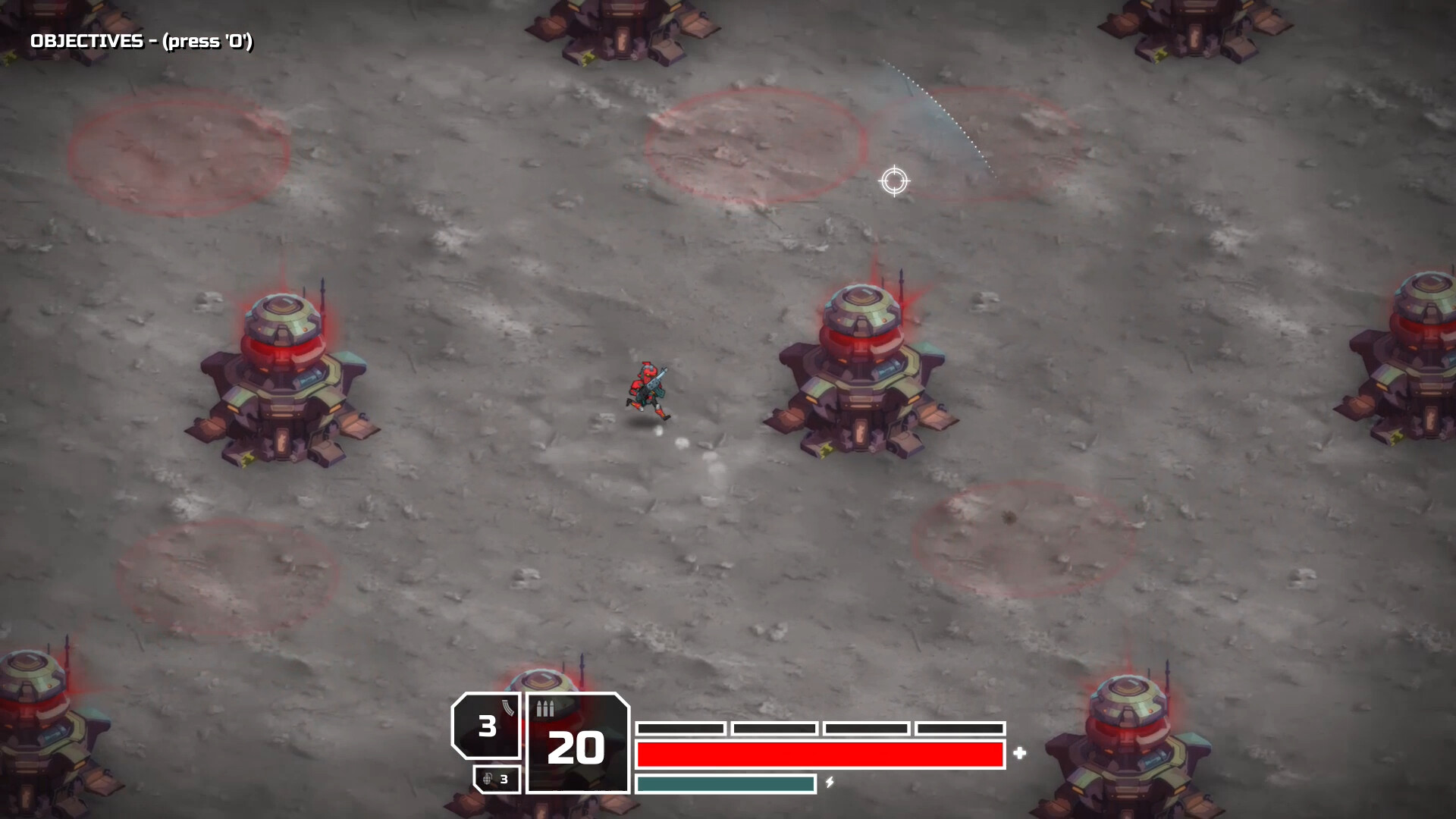
Task: Click the targeting crosshair reticle
Action: (895, 180)
